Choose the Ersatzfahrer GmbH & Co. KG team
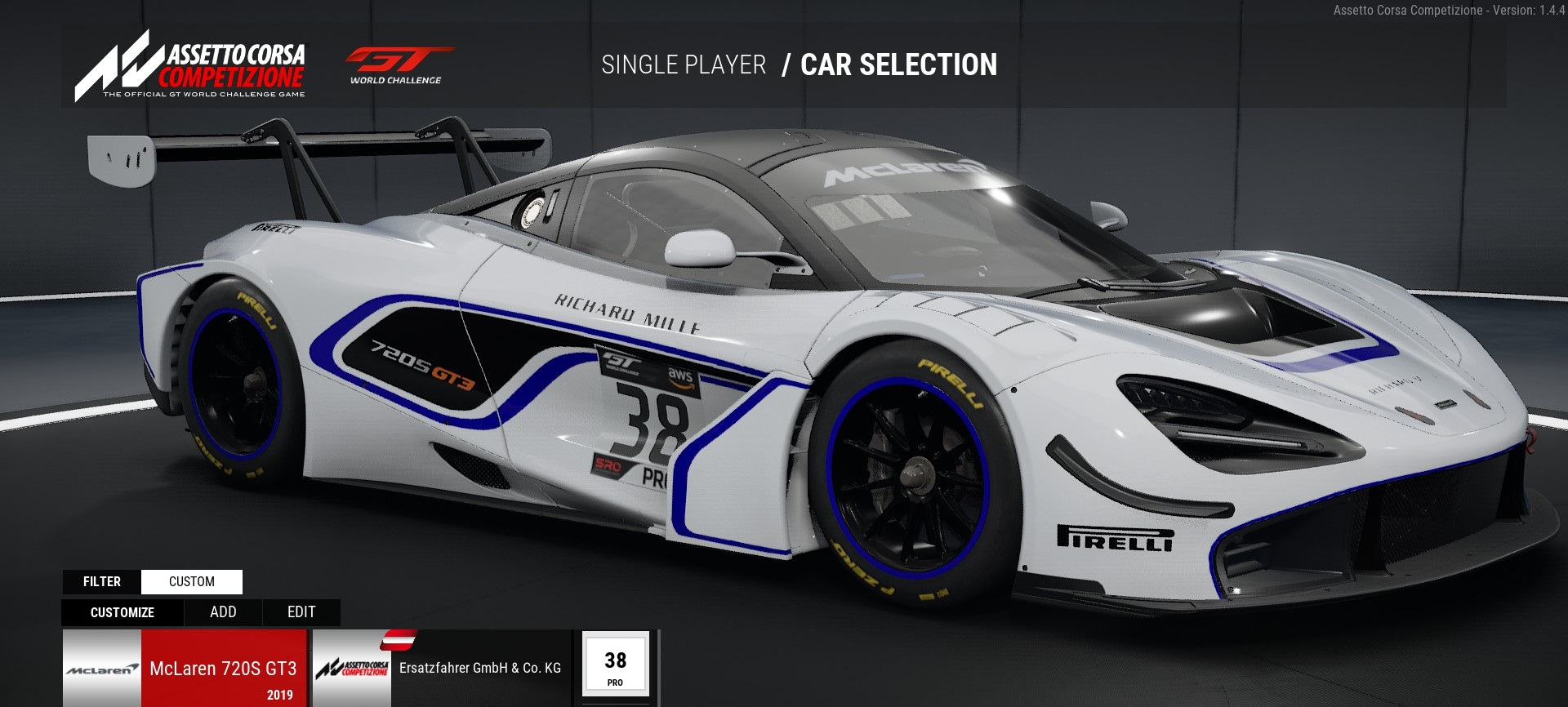 point(442,669)
